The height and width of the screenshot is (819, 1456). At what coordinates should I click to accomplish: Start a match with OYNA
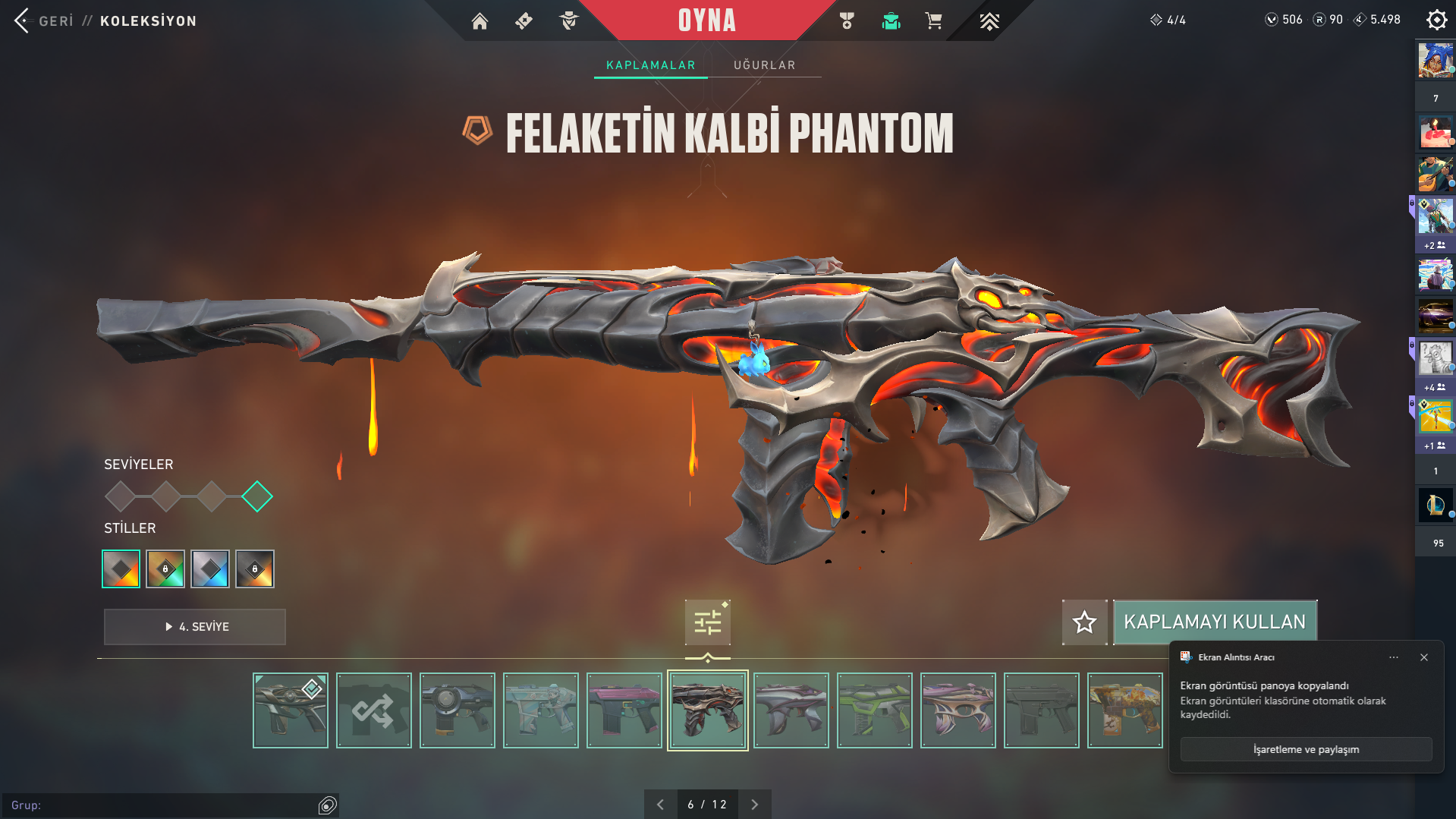click(x=706, y=20)
